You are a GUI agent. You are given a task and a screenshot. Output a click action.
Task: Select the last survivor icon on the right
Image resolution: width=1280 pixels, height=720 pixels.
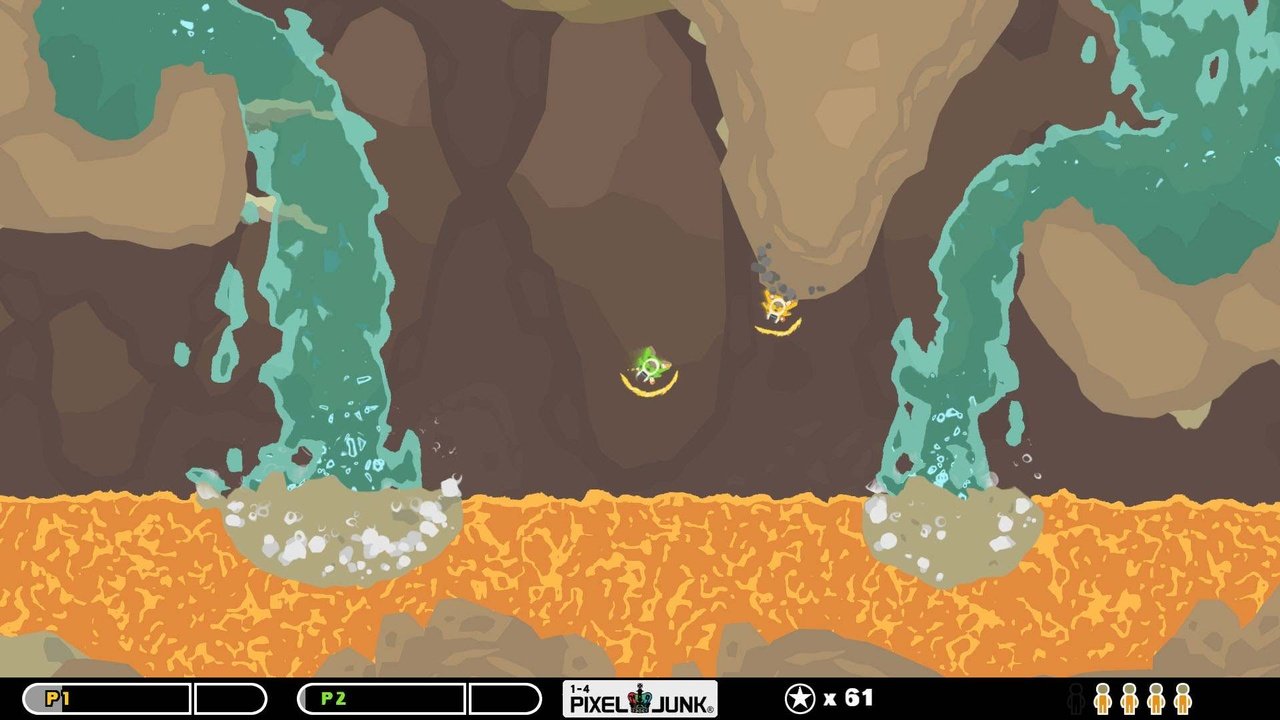coord(1180,700)
